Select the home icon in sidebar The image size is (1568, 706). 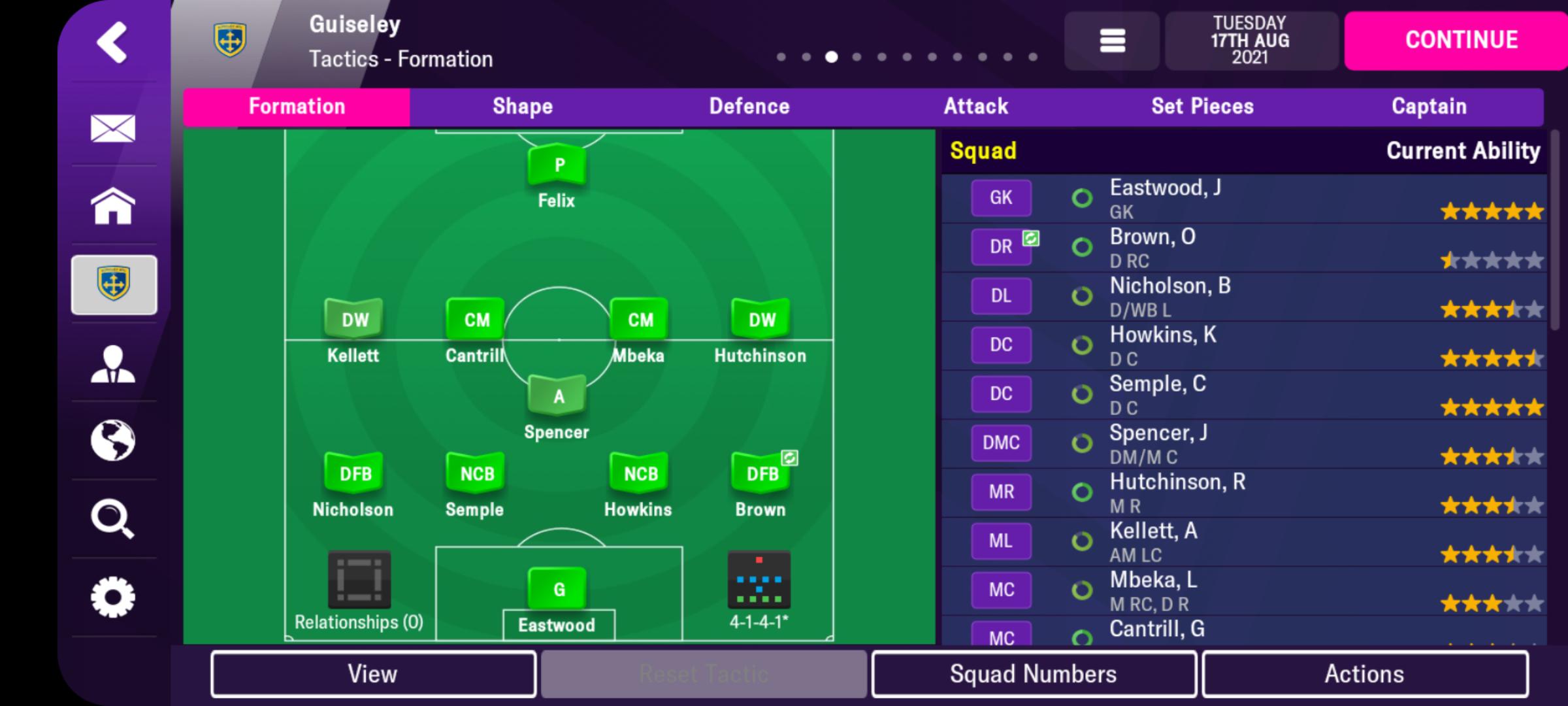pos(113,208)
